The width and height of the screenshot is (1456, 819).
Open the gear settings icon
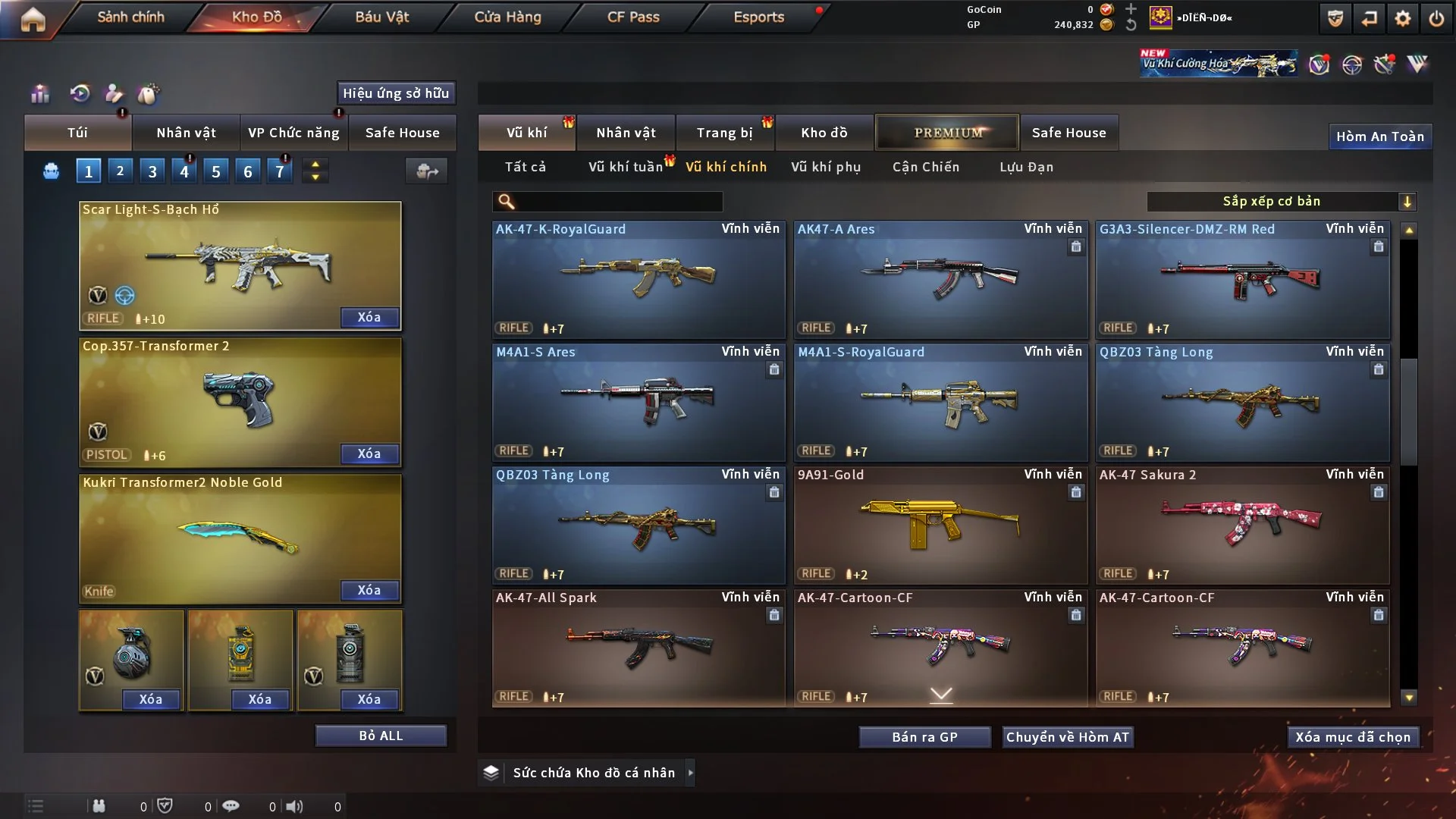coord(1402,18)
